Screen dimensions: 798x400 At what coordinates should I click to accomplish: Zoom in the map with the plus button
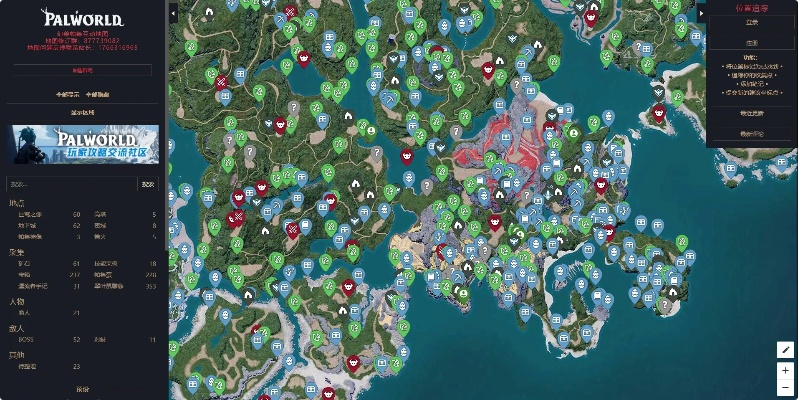786,370
